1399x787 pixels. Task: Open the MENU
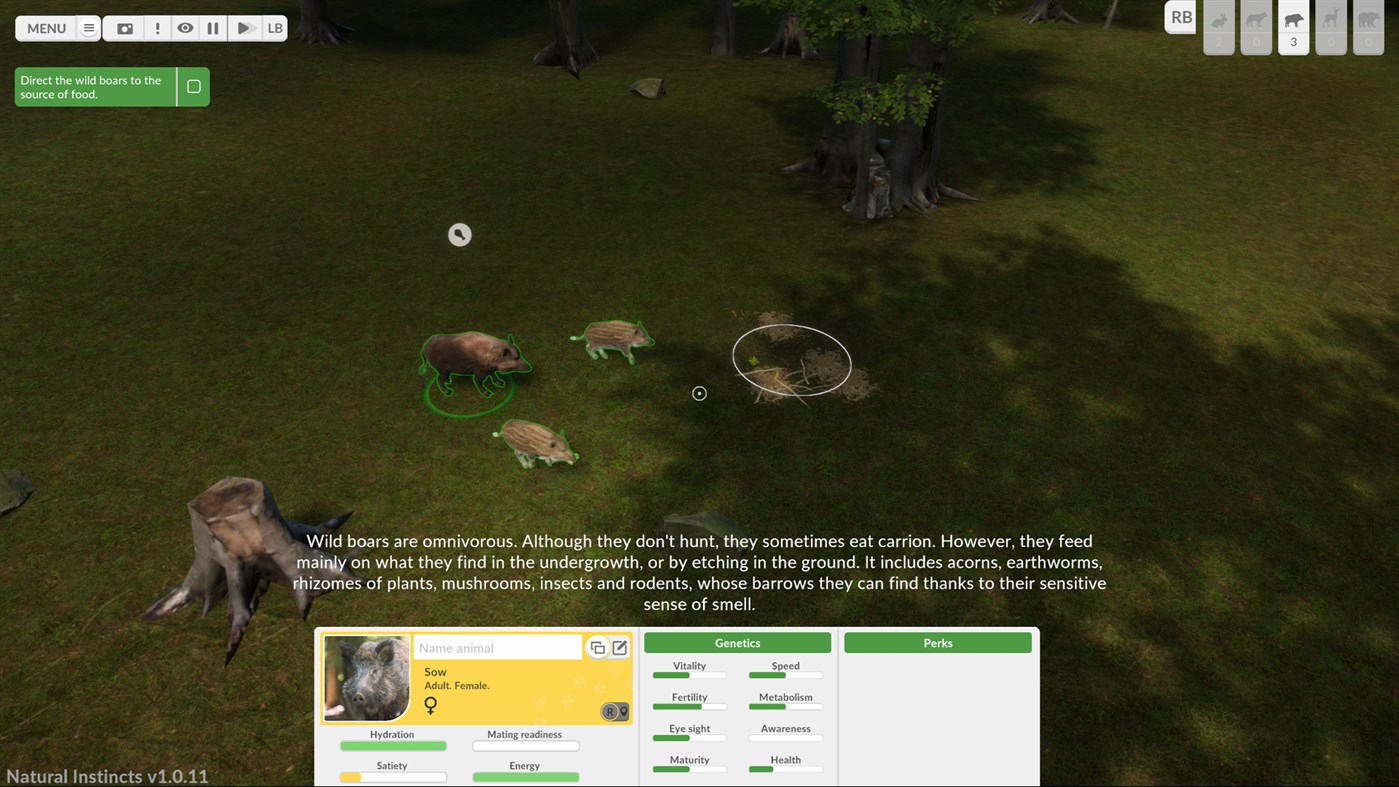45,28
